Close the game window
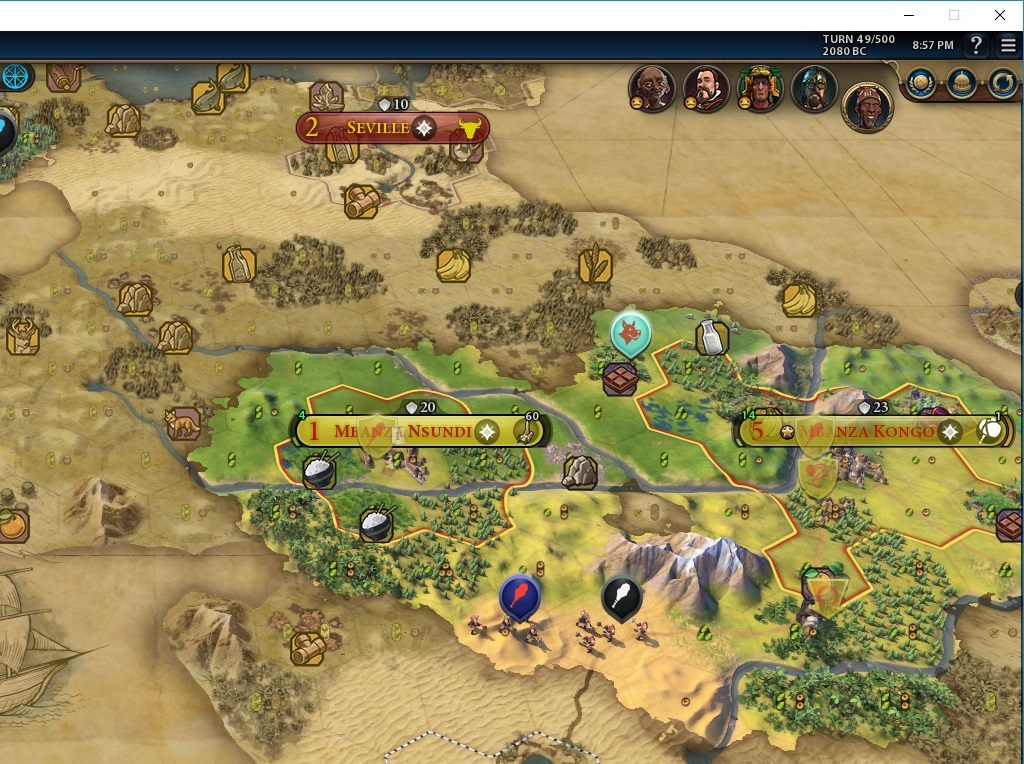 click(999, 15)
